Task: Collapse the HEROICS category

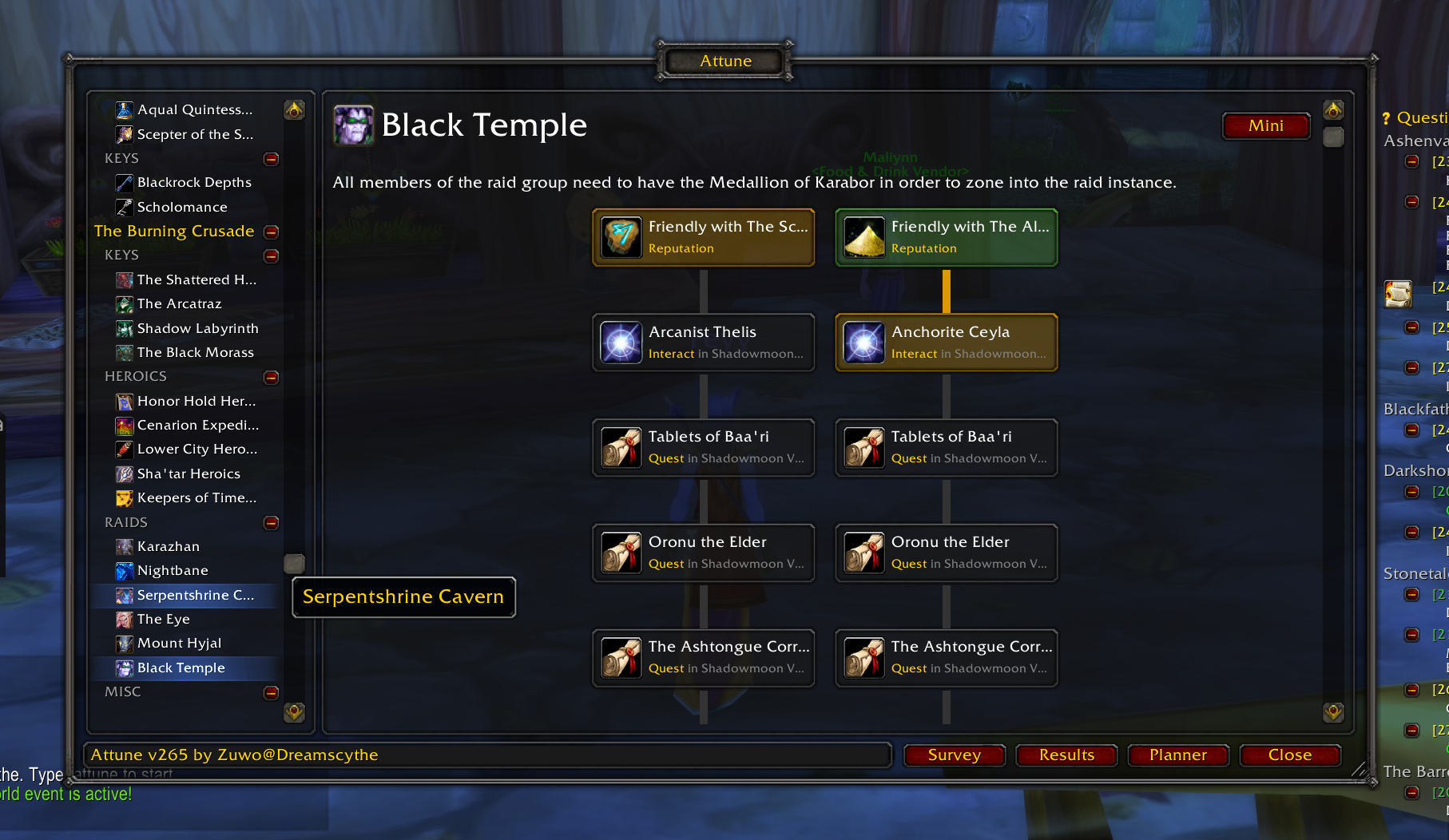Action: click(272, 377)
